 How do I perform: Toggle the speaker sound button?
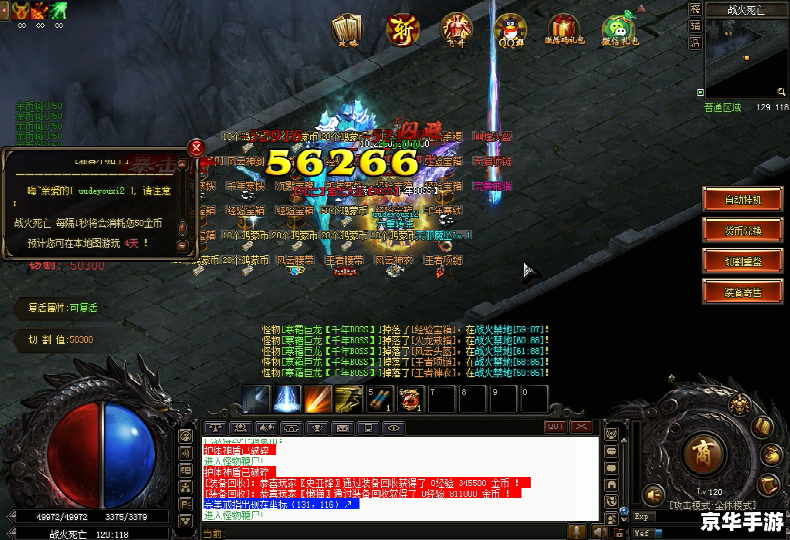(x=654, y=494)
